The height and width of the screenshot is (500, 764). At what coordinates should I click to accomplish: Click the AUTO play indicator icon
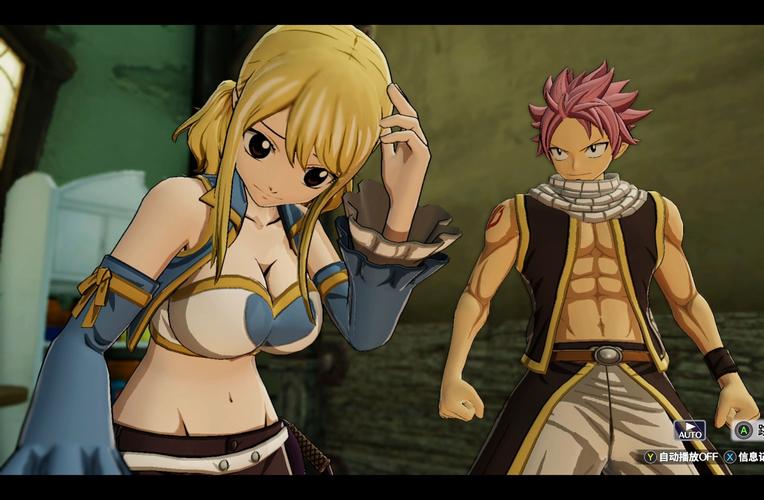click(x=690, y=431)
